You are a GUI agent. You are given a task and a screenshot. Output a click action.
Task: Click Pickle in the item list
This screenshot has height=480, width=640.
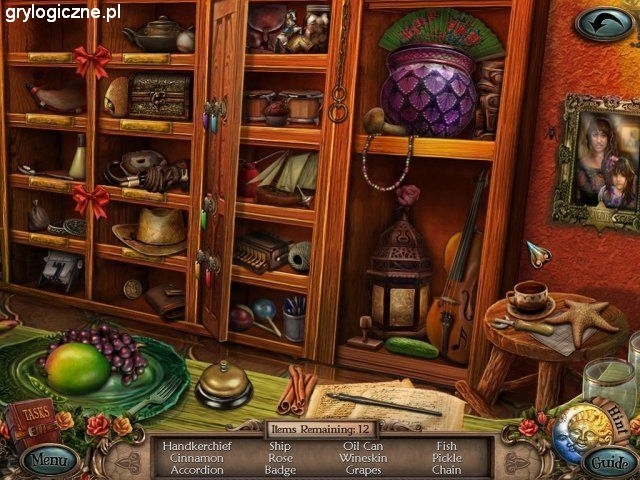446,458
